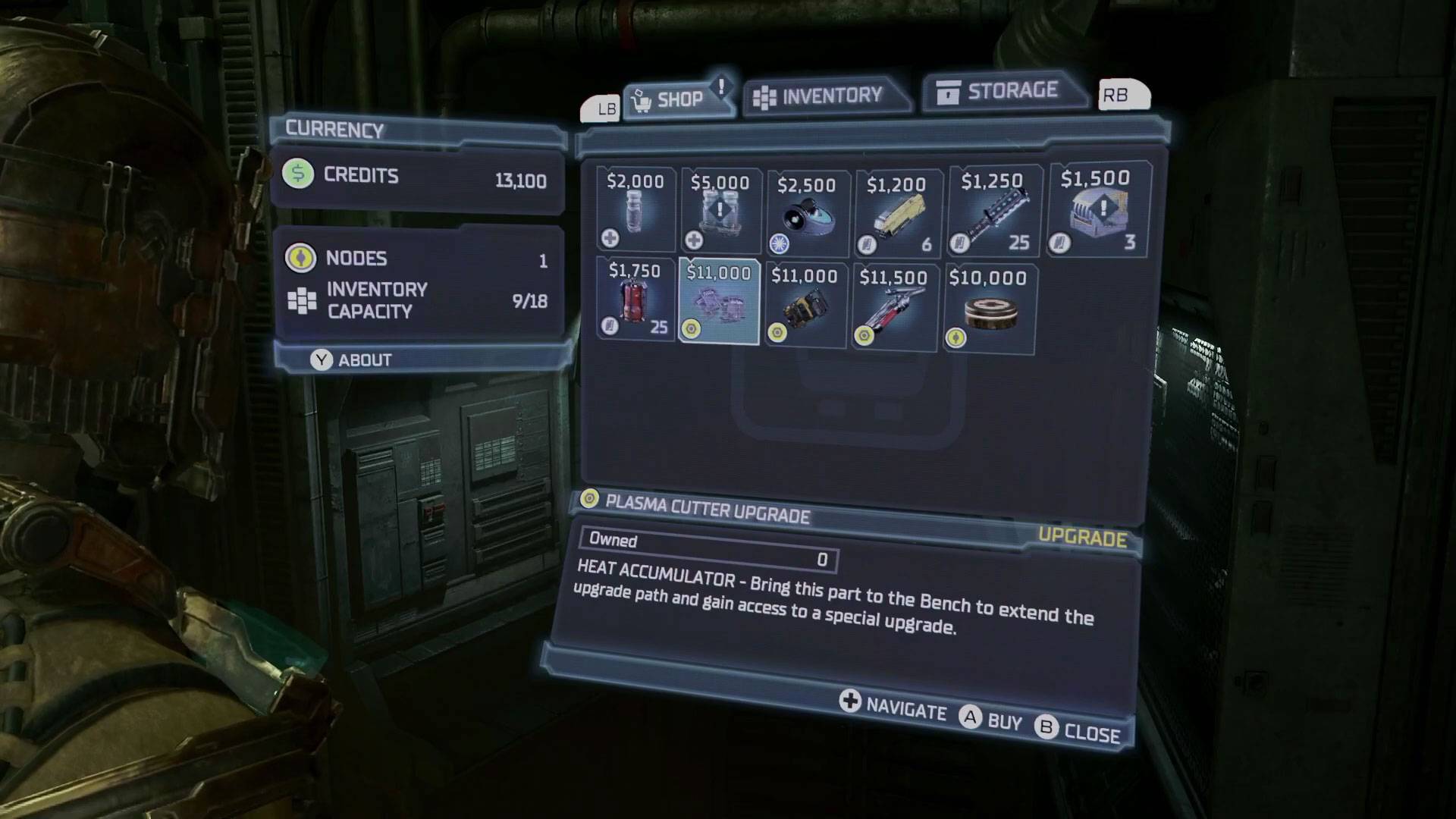Go to the Storage tab
This screenshot has width=1456, height=819.
[x=1001, y=91]
